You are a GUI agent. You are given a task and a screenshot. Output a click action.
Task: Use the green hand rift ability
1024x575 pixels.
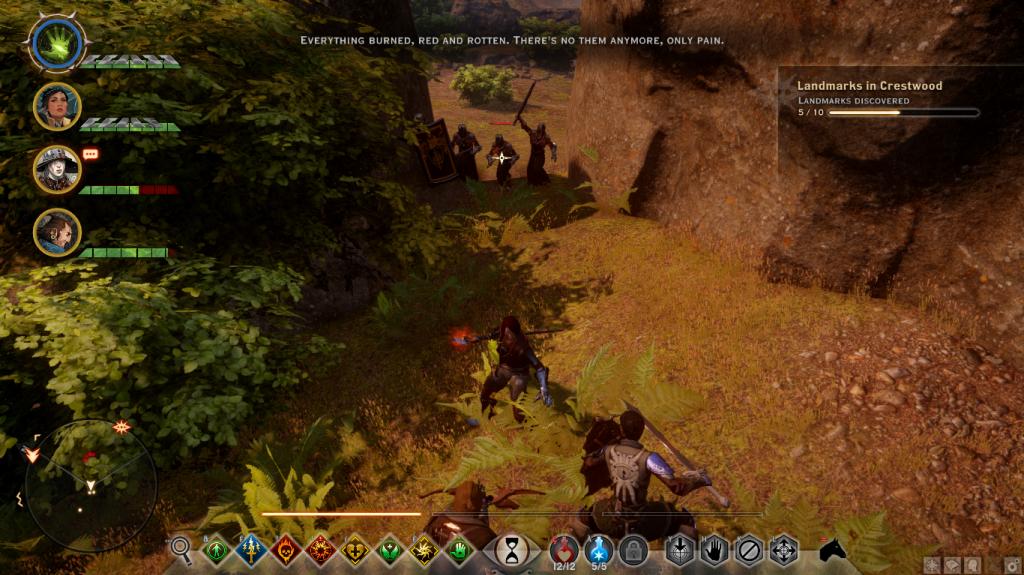coord(459,549)
